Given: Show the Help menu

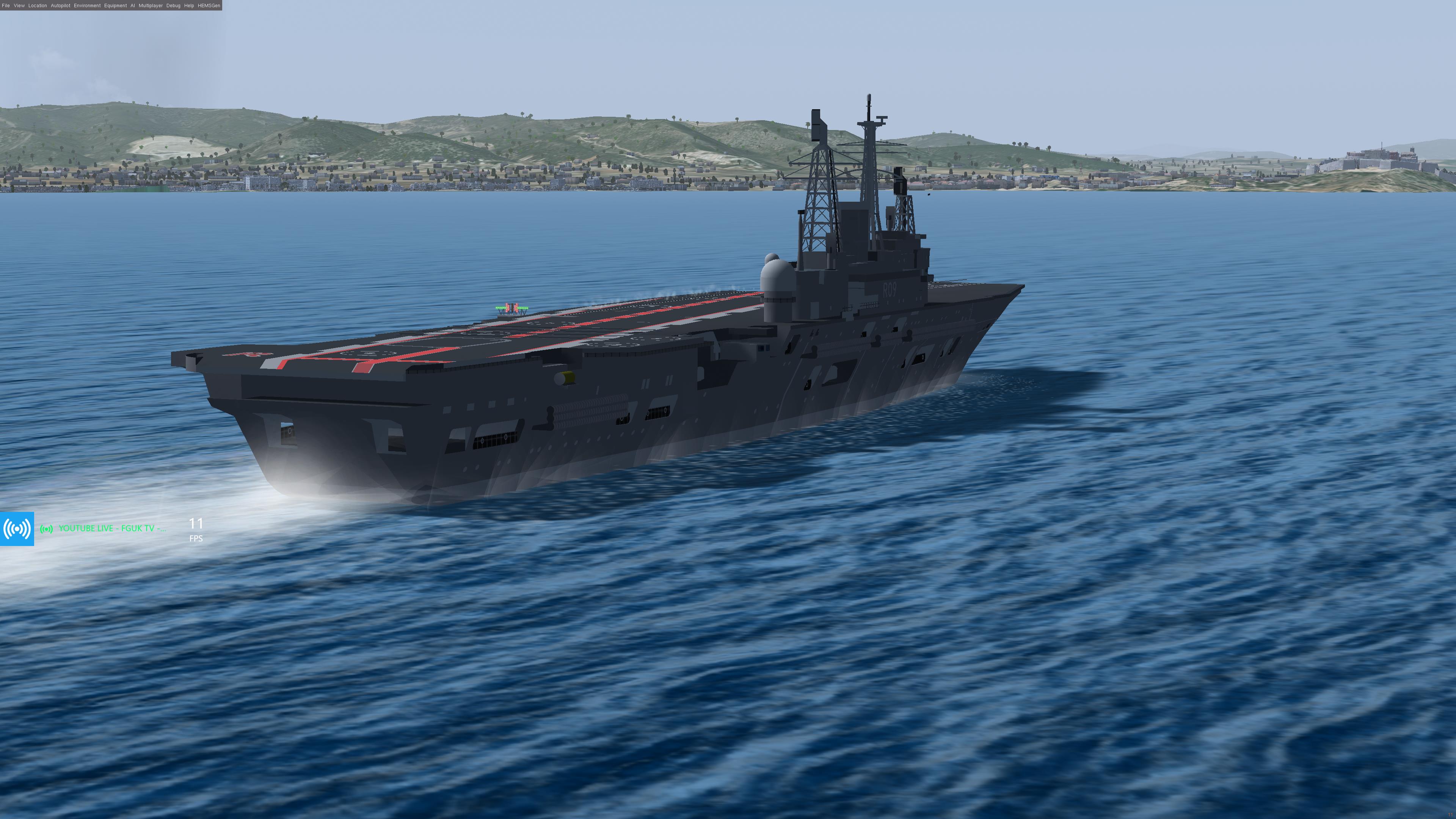Looking at the screenshot, I should click(x=189, y=6).
